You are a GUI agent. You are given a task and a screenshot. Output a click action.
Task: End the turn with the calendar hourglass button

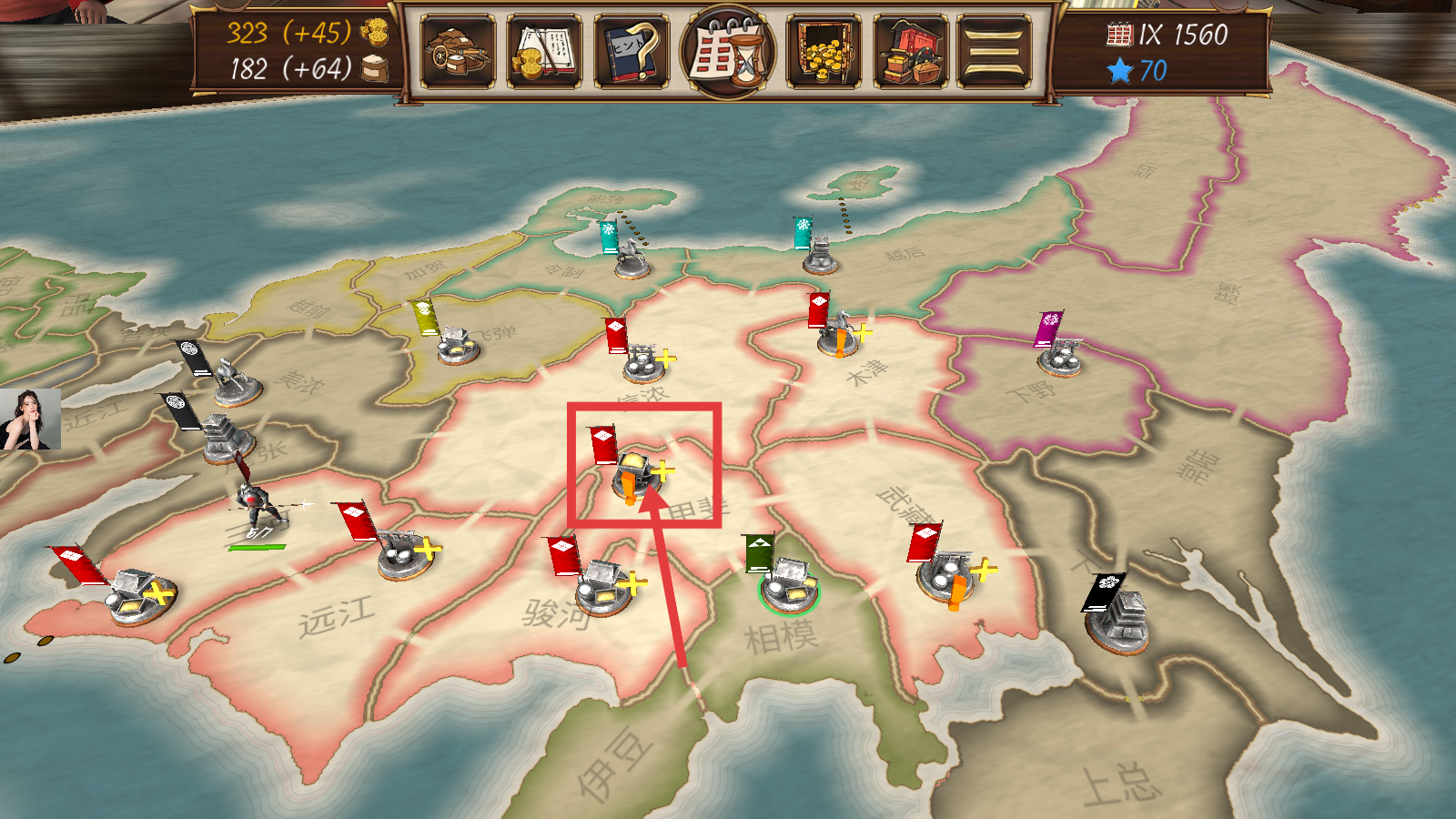point(728,52)
